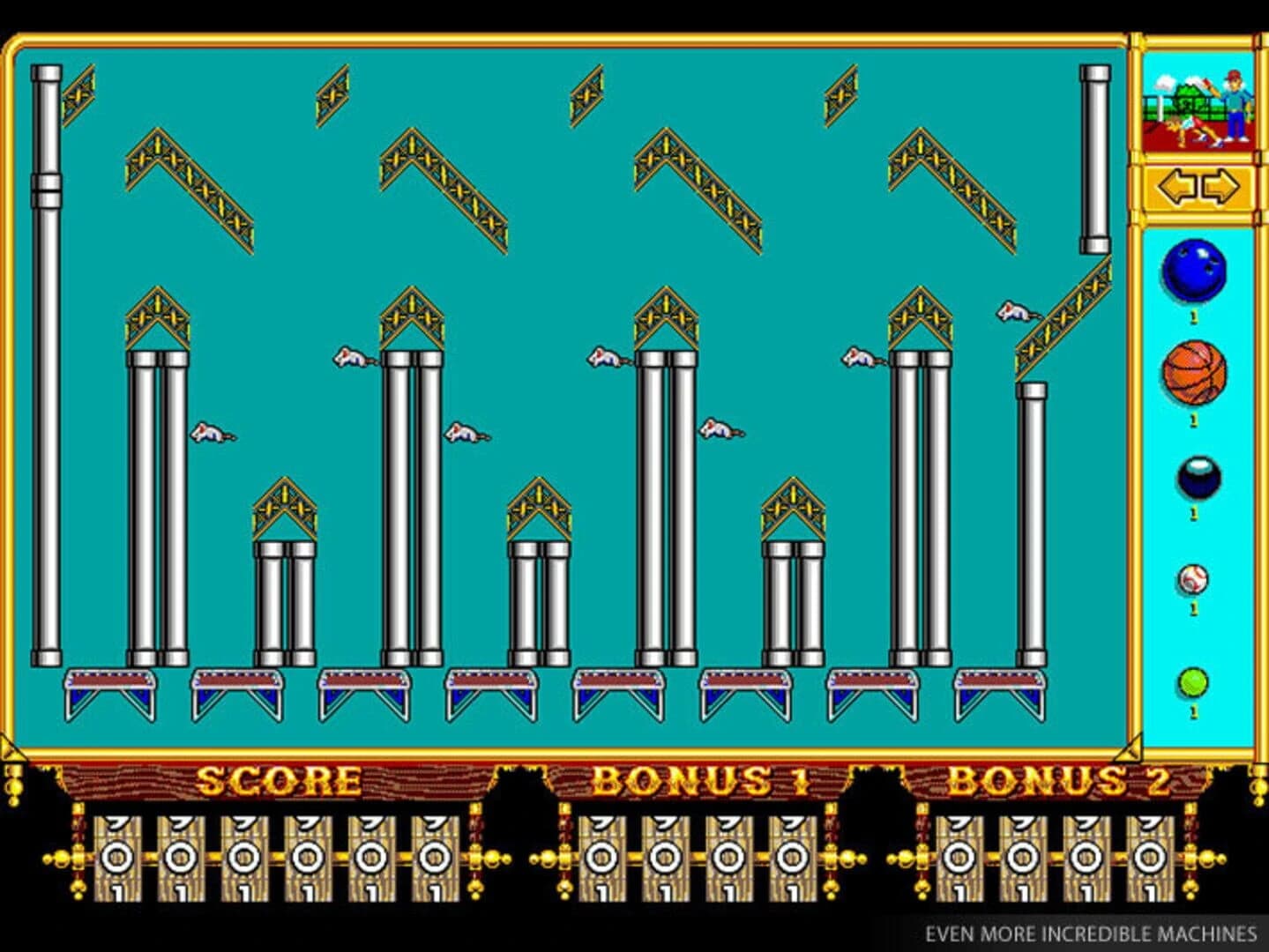Click the small angled girder at top left
Screen dimensions: 1269x952
[78, 93]
